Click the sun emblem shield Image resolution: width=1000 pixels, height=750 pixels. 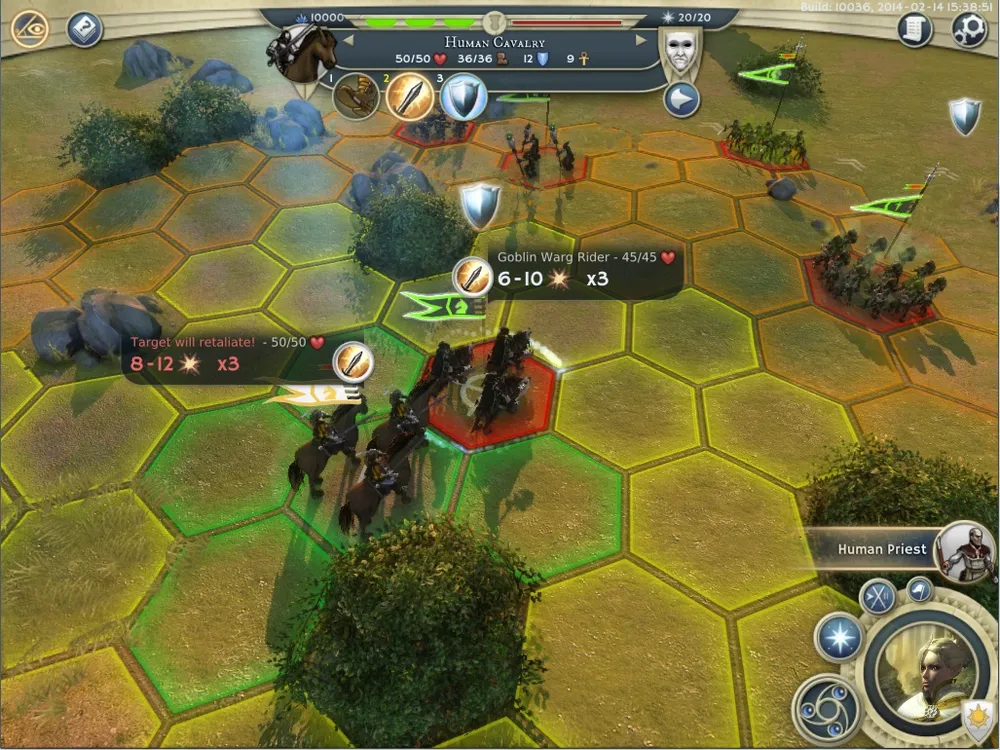pyautogui.click(x=977, y=716)
